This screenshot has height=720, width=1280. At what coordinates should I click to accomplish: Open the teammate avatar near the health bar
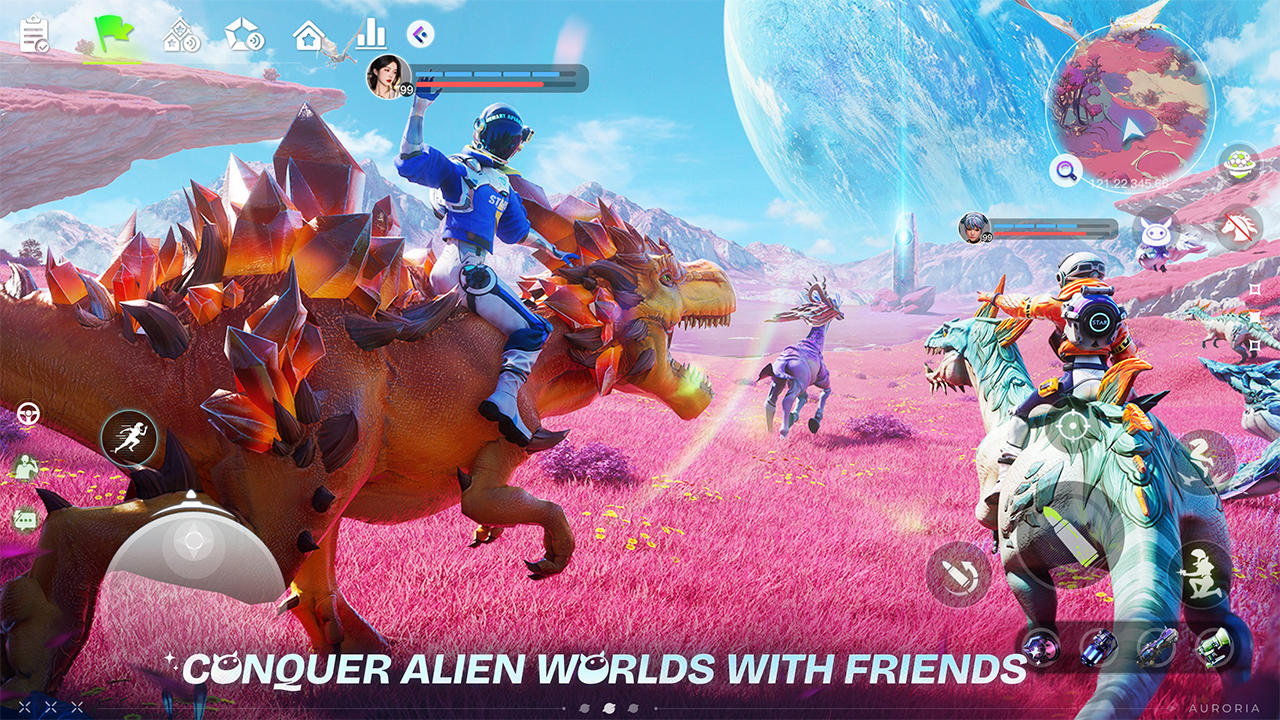coord(970,228)
